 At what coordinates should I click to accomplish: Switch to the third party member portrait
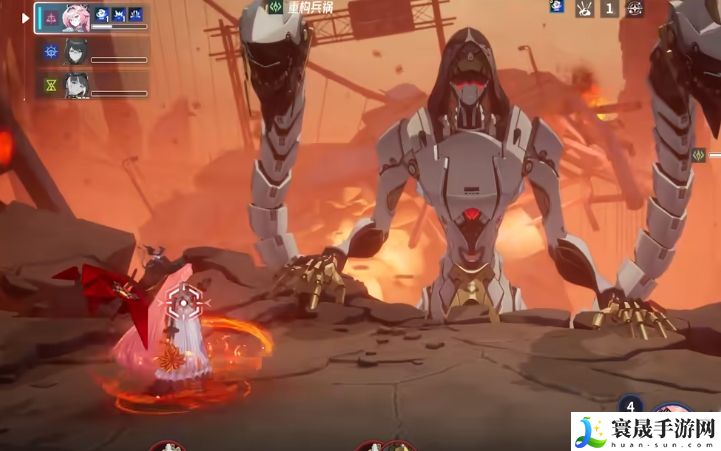point(75,84)
